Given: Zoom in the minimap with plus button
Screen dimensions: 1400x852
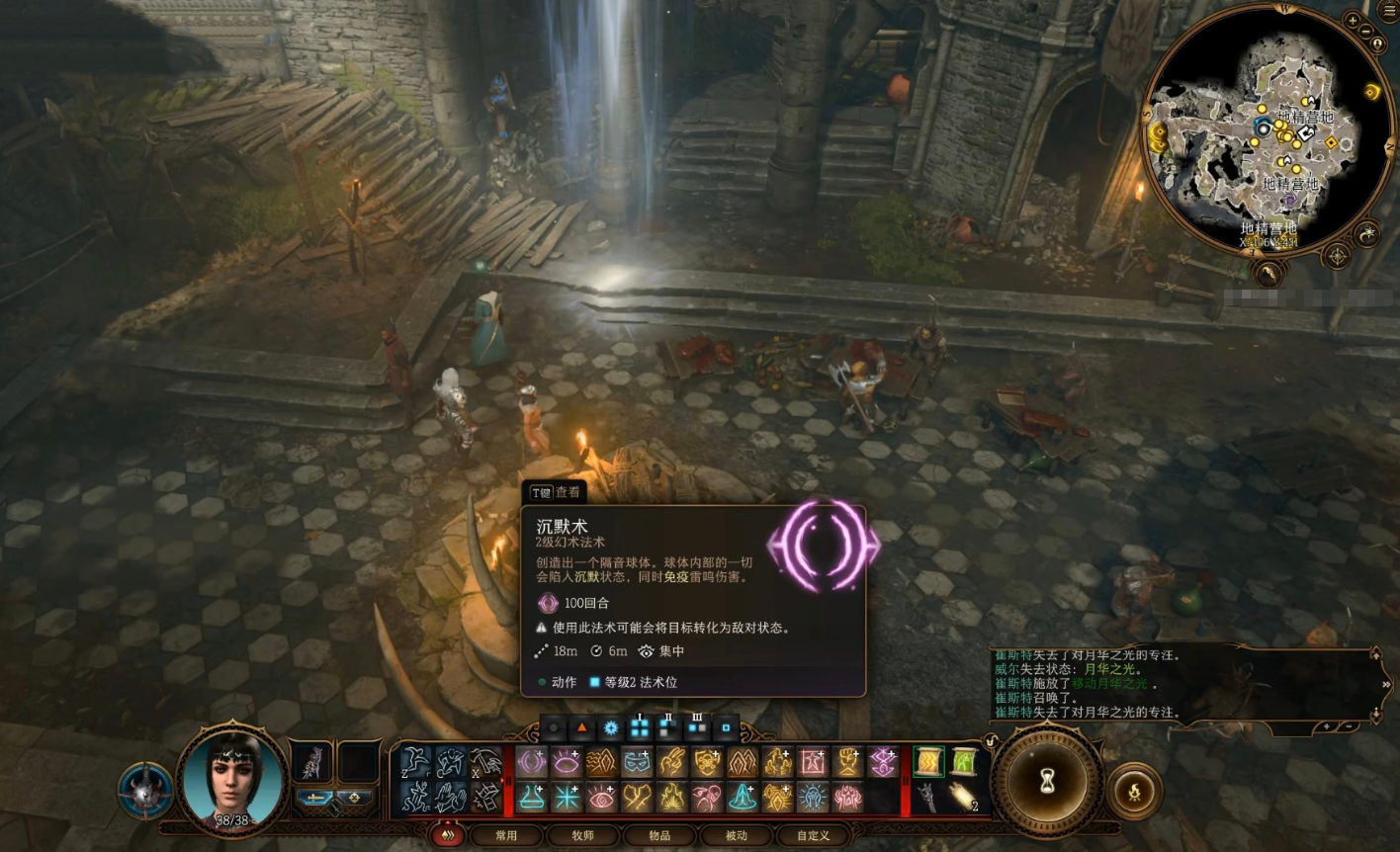Looking at the screenshot, I should 1353,21.
